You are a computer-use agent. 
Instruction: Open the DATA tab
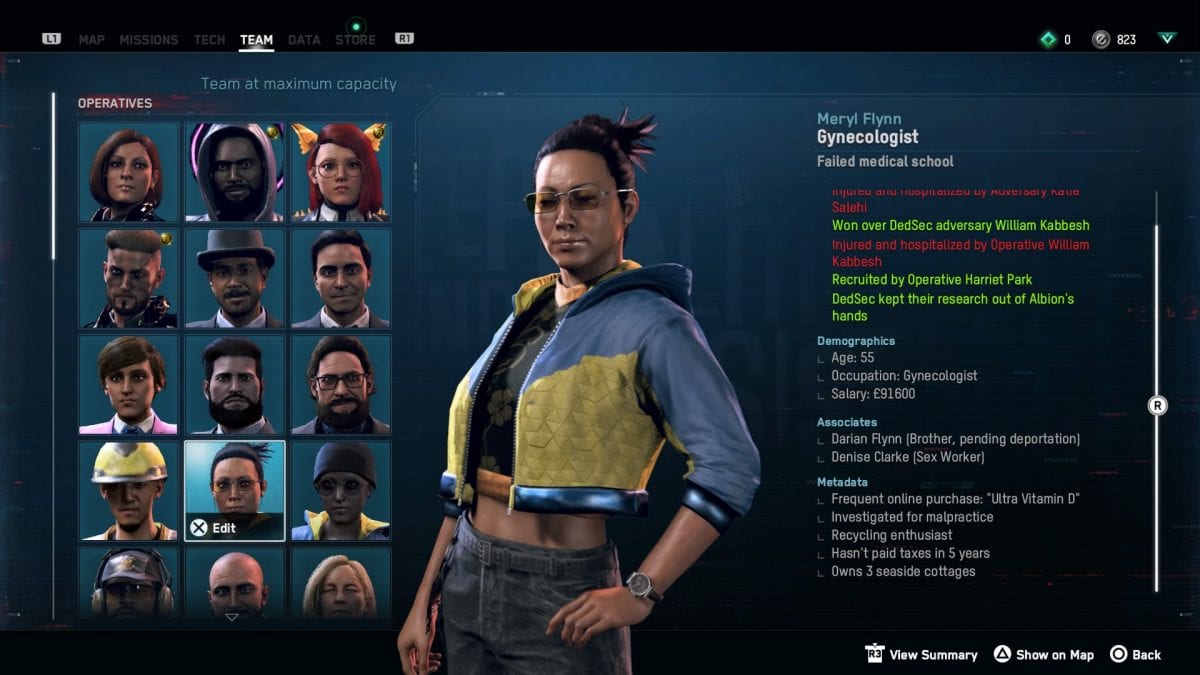(304, 40)
